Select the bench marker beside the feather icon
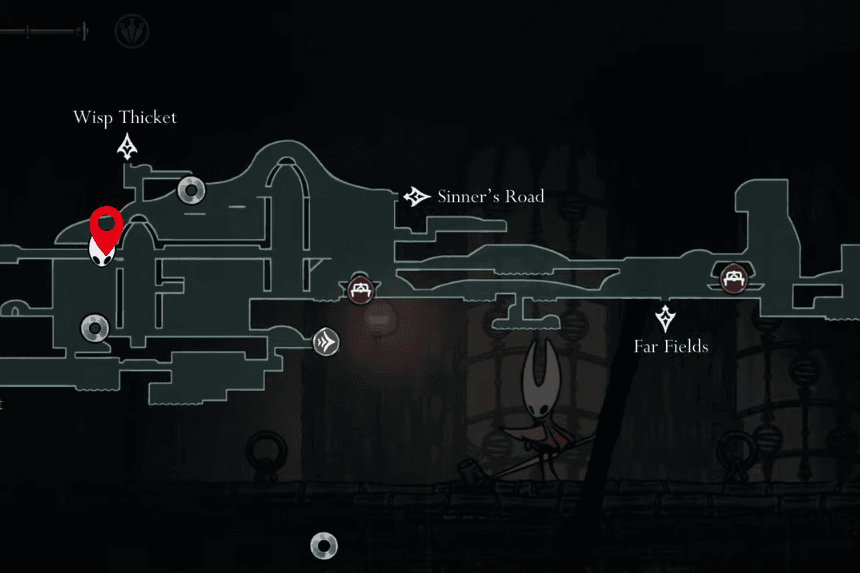Screen dimensions: 860x573 tap(360, 290)
